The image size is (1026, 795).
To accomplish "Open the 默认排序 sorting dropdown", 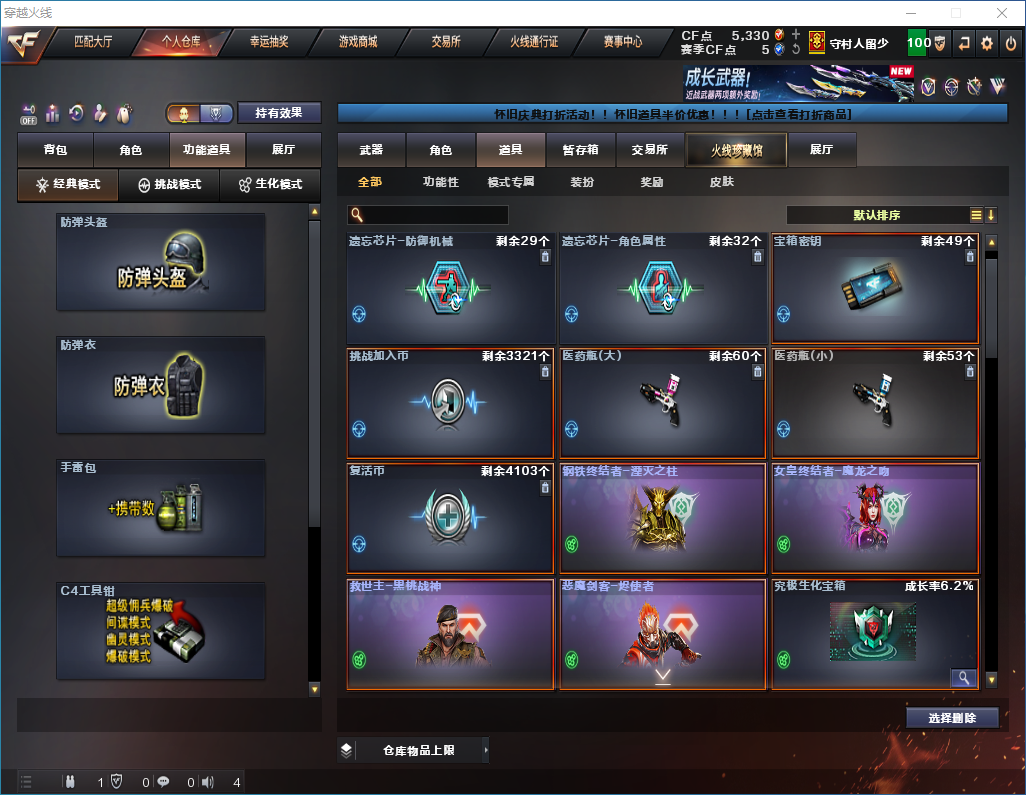I will [x=880, y=215].
